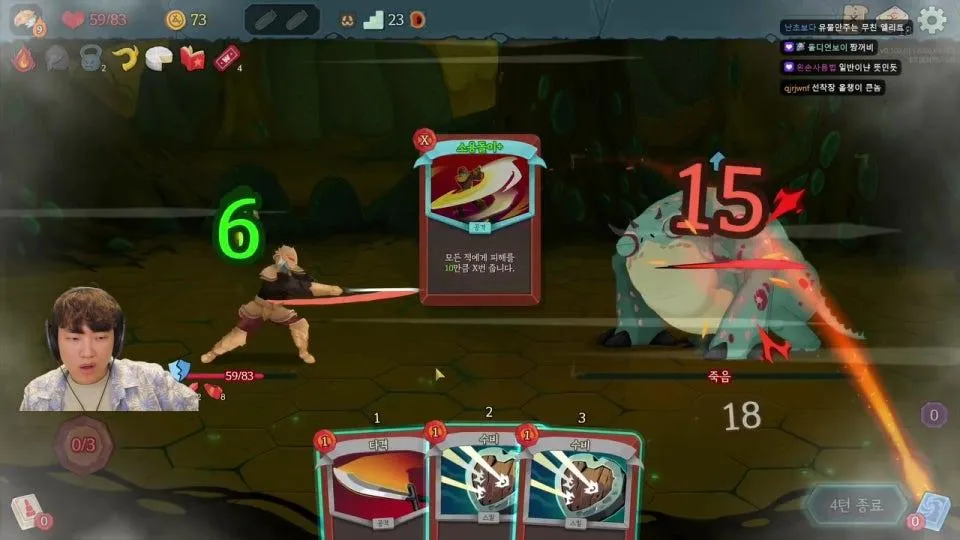Inspect the red book relic

click(192, 59)
